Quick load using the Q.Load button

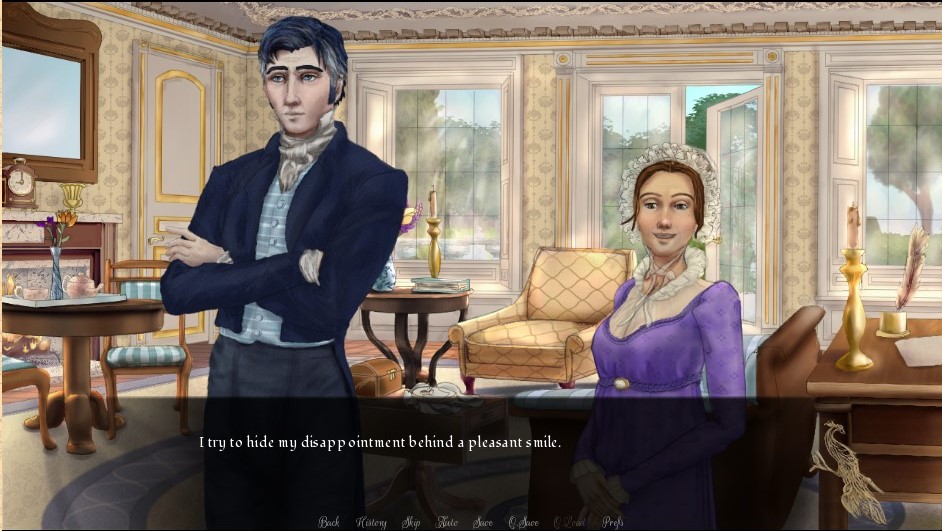[x=569, y=522]
